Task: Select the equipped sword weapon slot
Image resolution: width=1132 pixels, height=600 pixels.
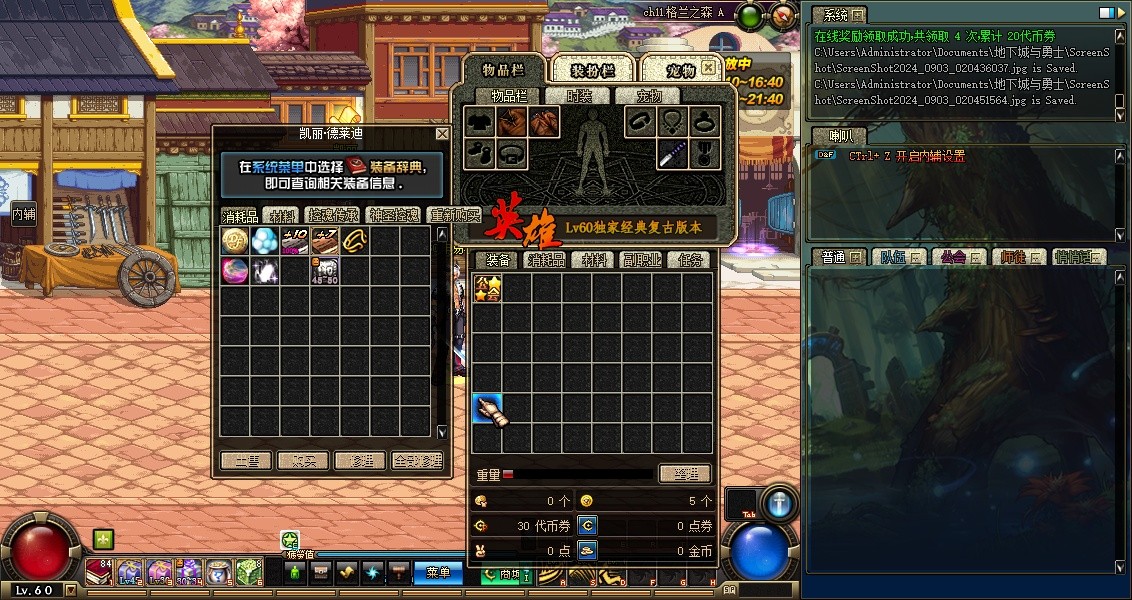Action: 671,154
